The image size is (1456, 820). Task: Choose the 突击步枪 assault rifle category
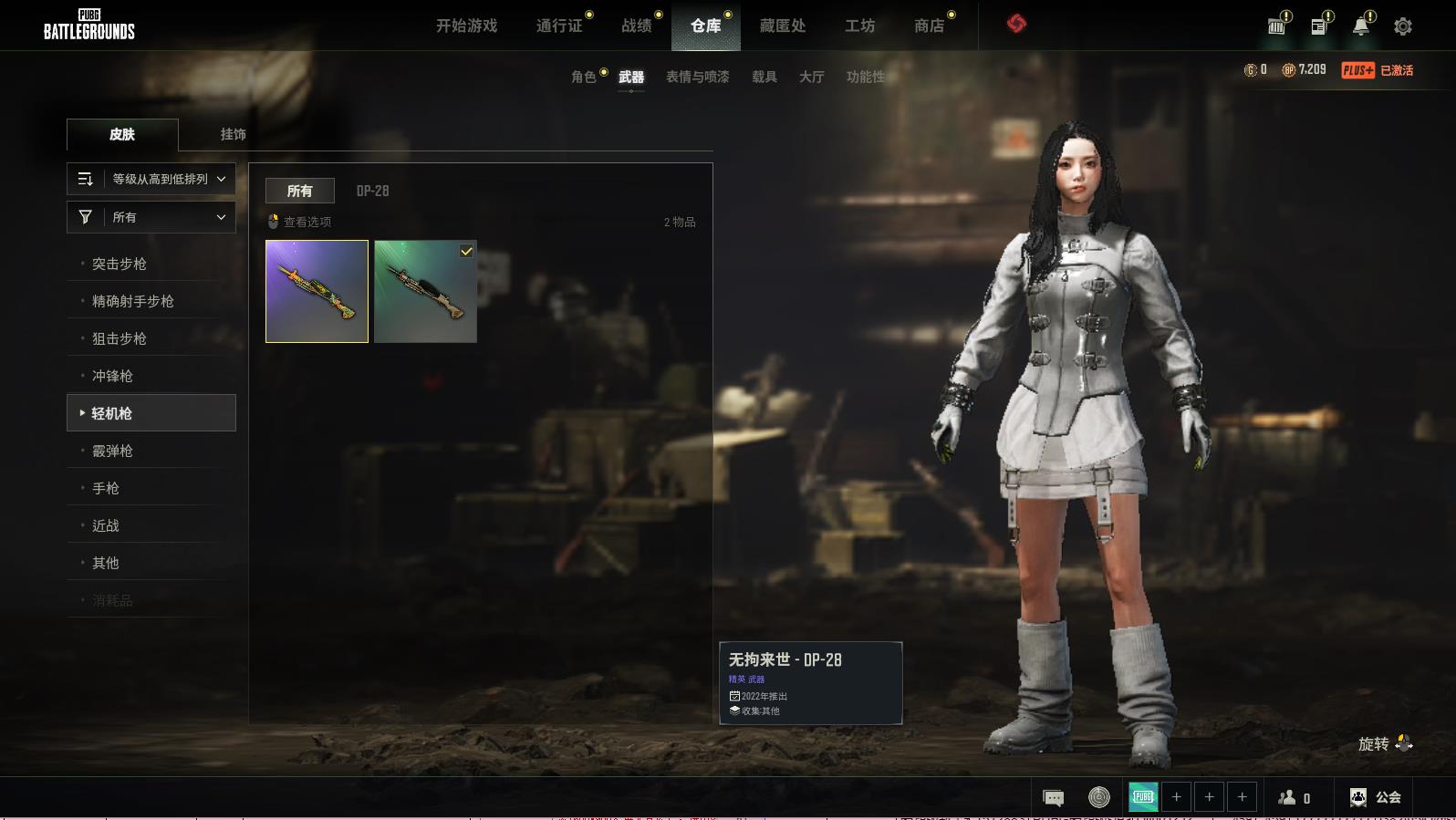[120, 264]
